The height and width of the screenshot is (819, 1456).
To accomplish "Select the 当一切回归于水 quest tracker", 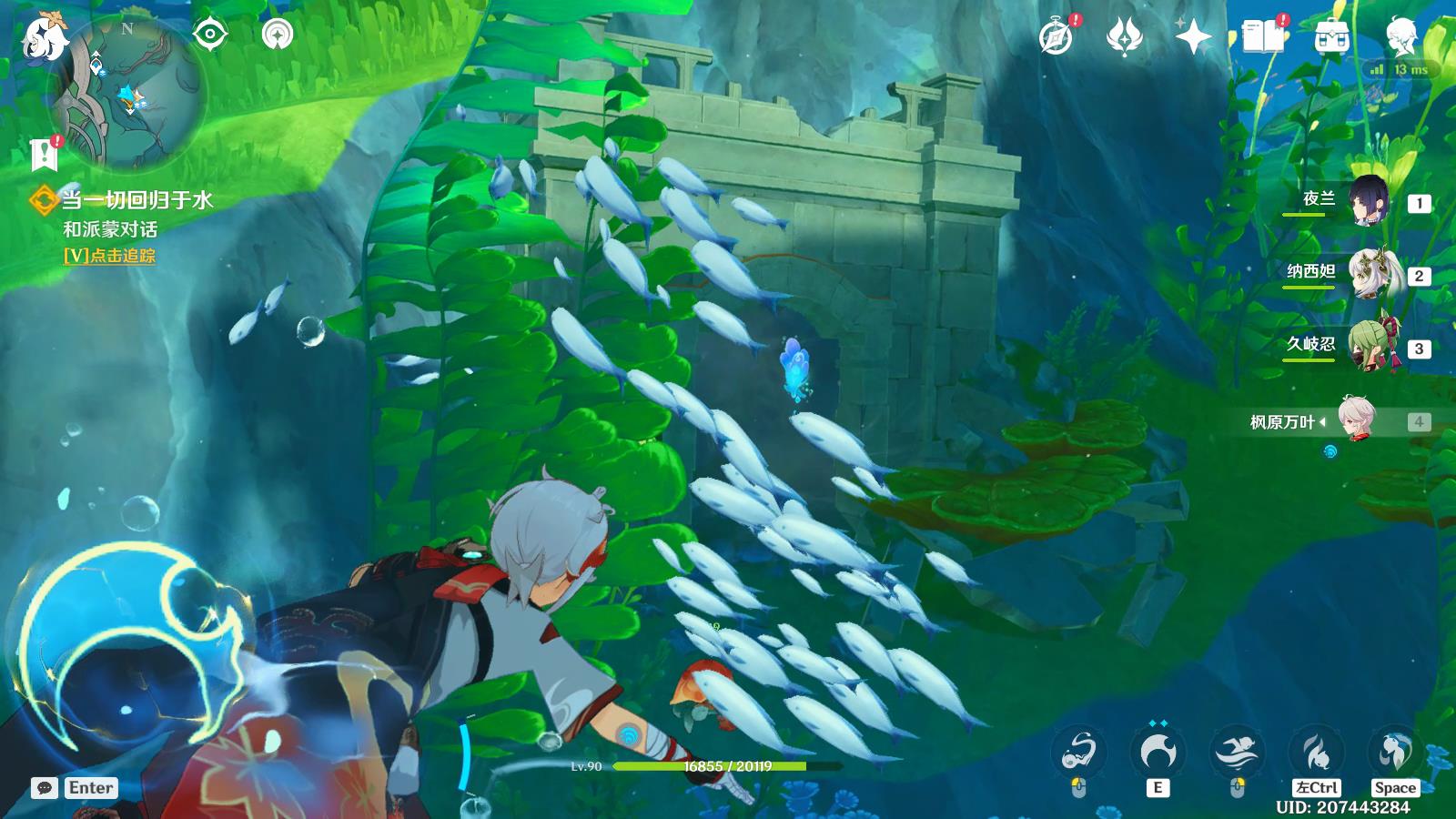I will click(136, 199).
